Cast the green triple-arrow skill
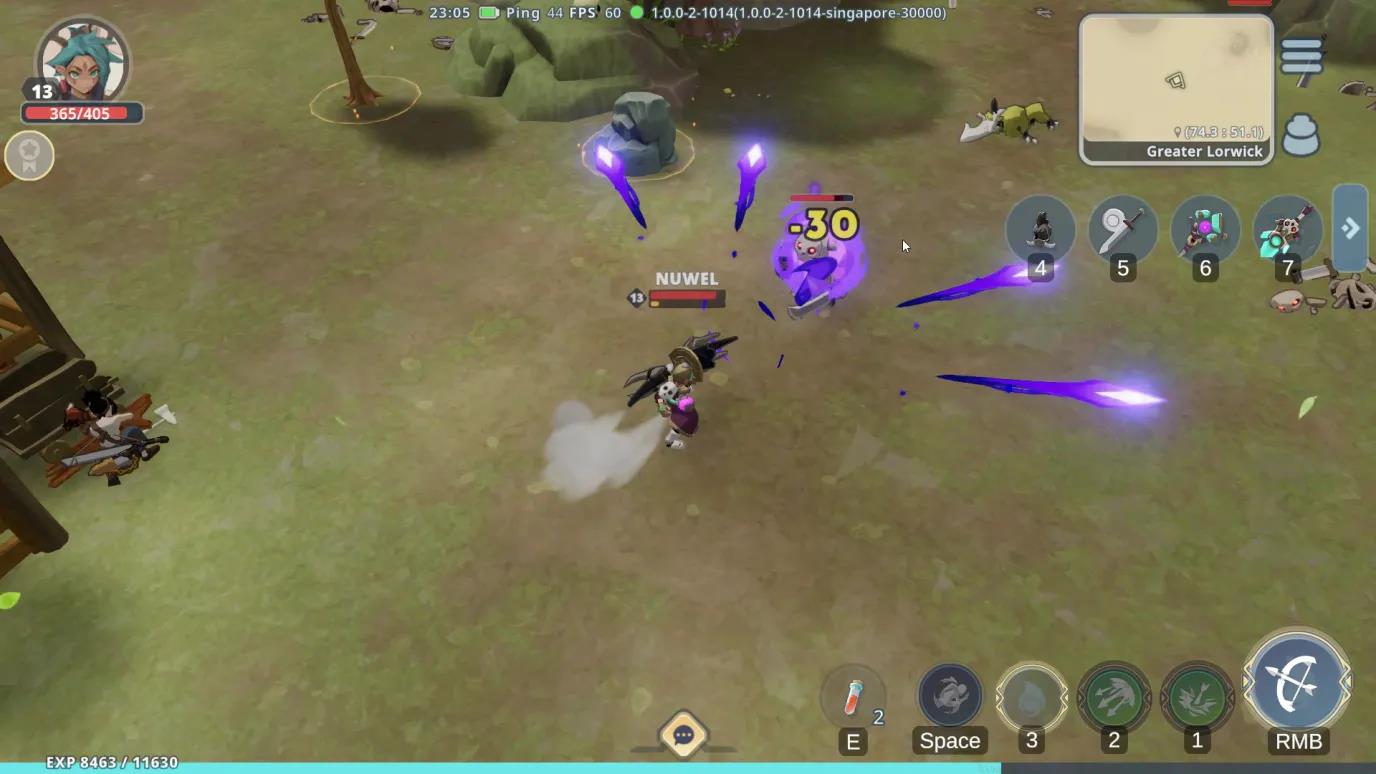 pyautogui.click(x=1113, y=695)
